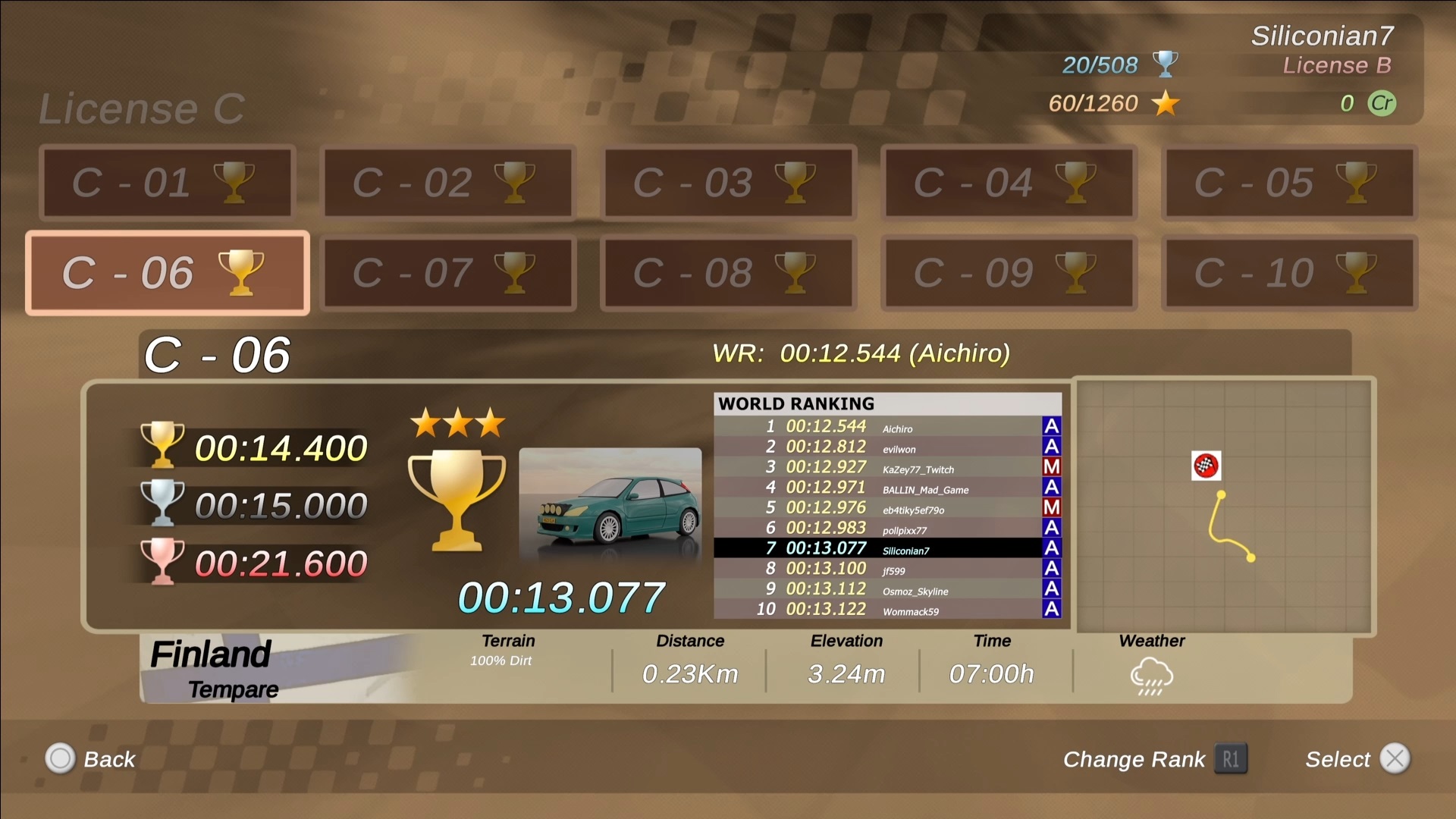The image size is (1456, 819).
Task: Select the C - 01 license test
Action: click(167, 183)
